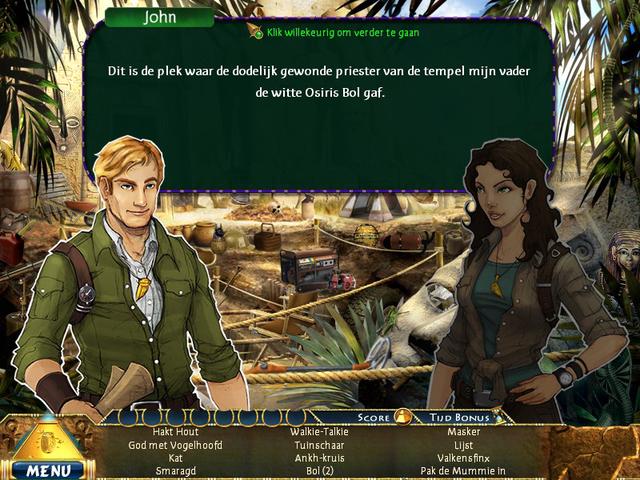Viewport: 640px width, 480px height.
Task: Open the MENU button
Action: click(x=47, y=469)
